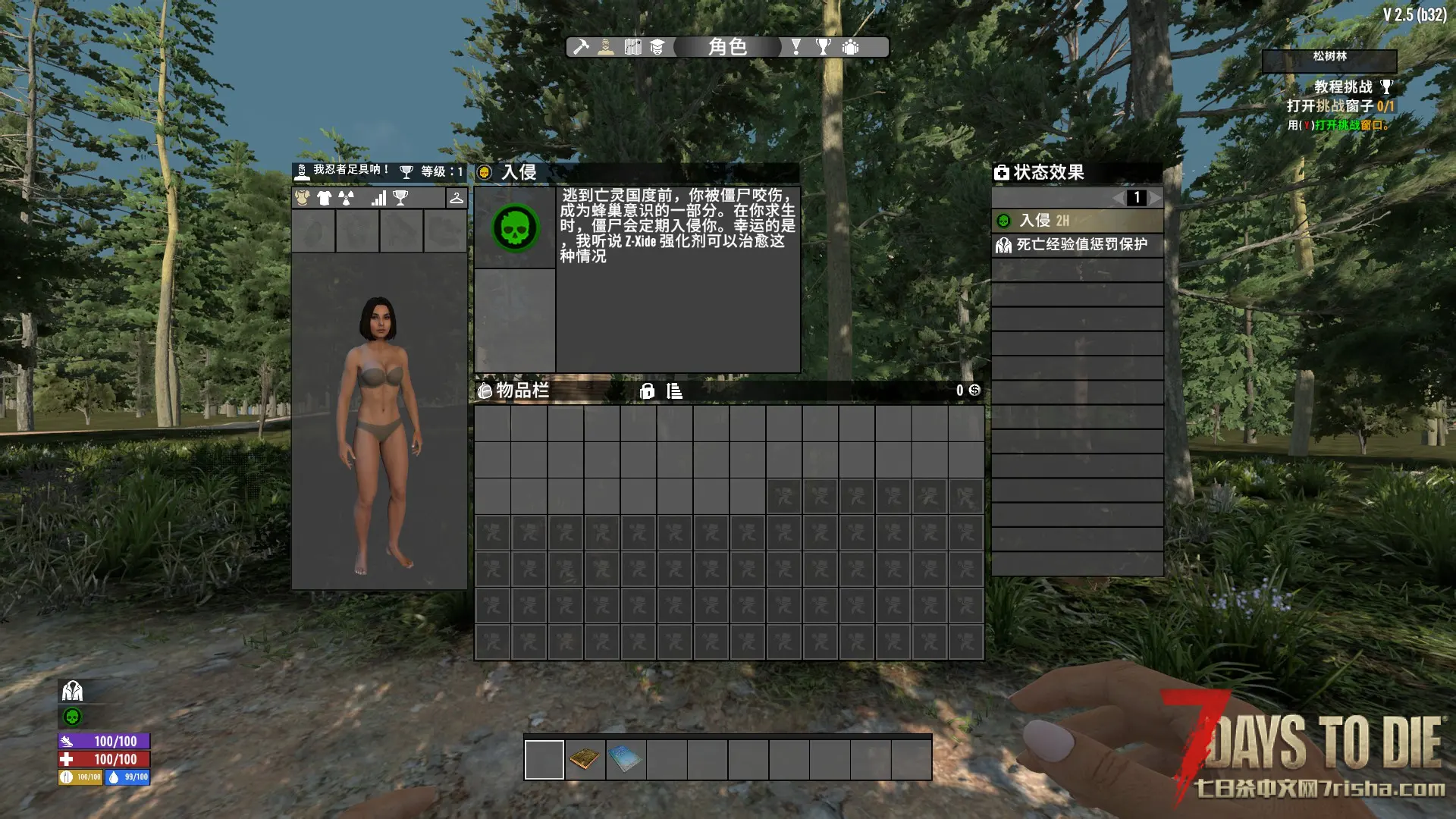
Task: Sort the inventory with the sort icon
Action: click(674, 391)
